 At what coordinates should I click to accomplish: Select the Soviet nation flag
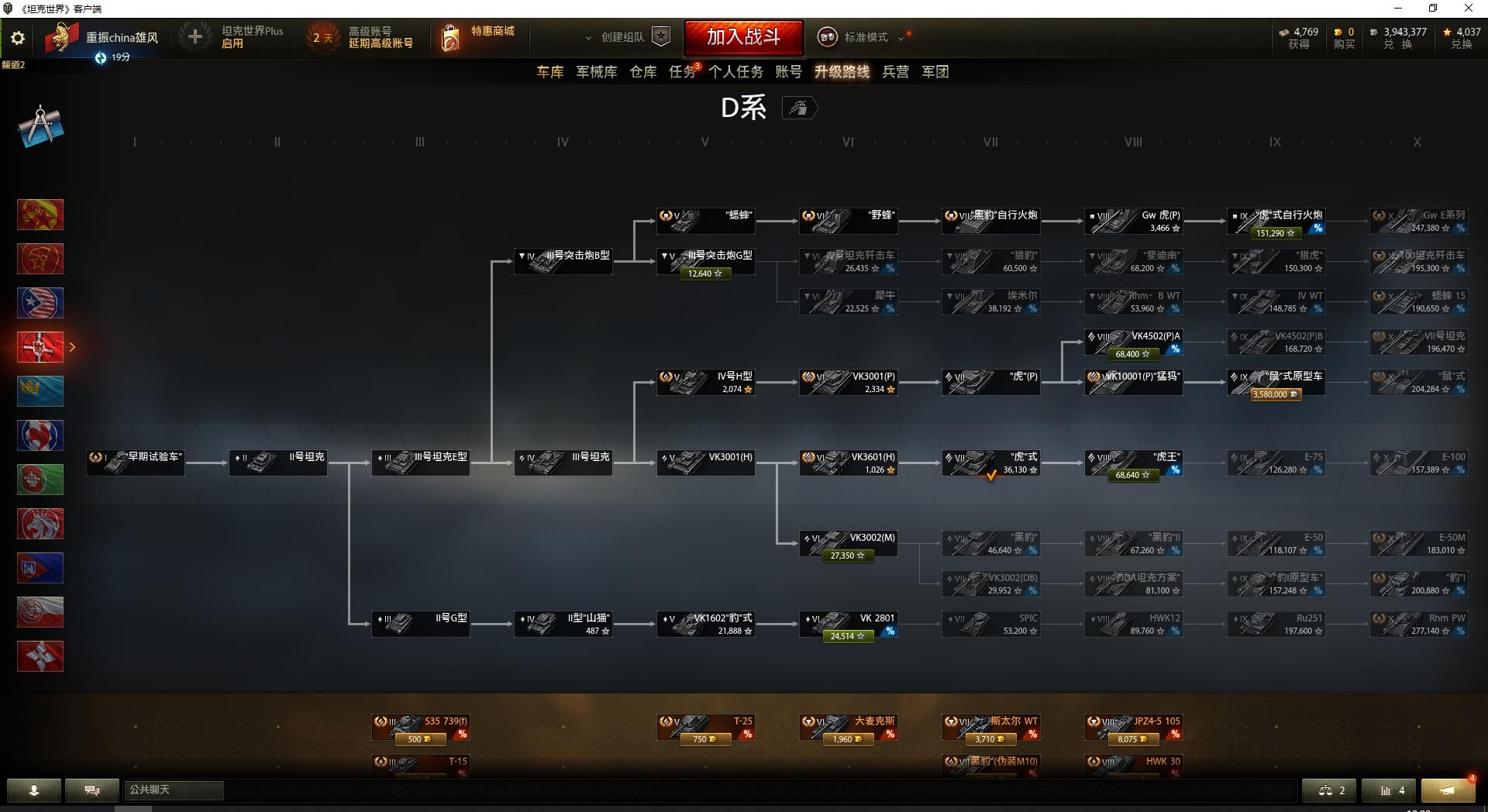[x=40, y=259]
